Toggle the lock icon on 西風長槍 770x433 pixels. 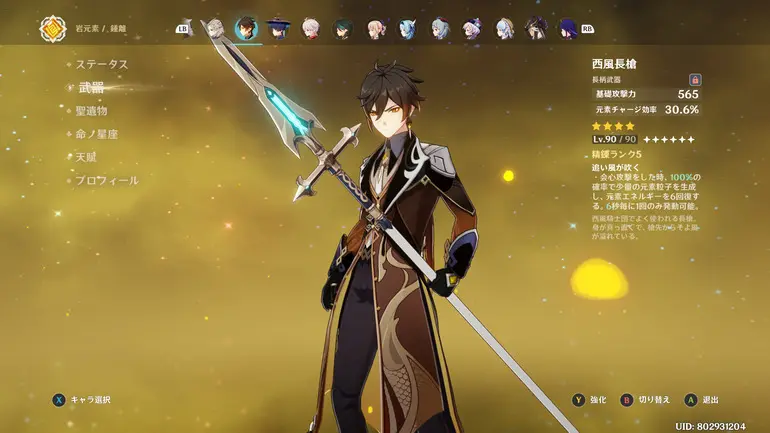tap(695, 79)
